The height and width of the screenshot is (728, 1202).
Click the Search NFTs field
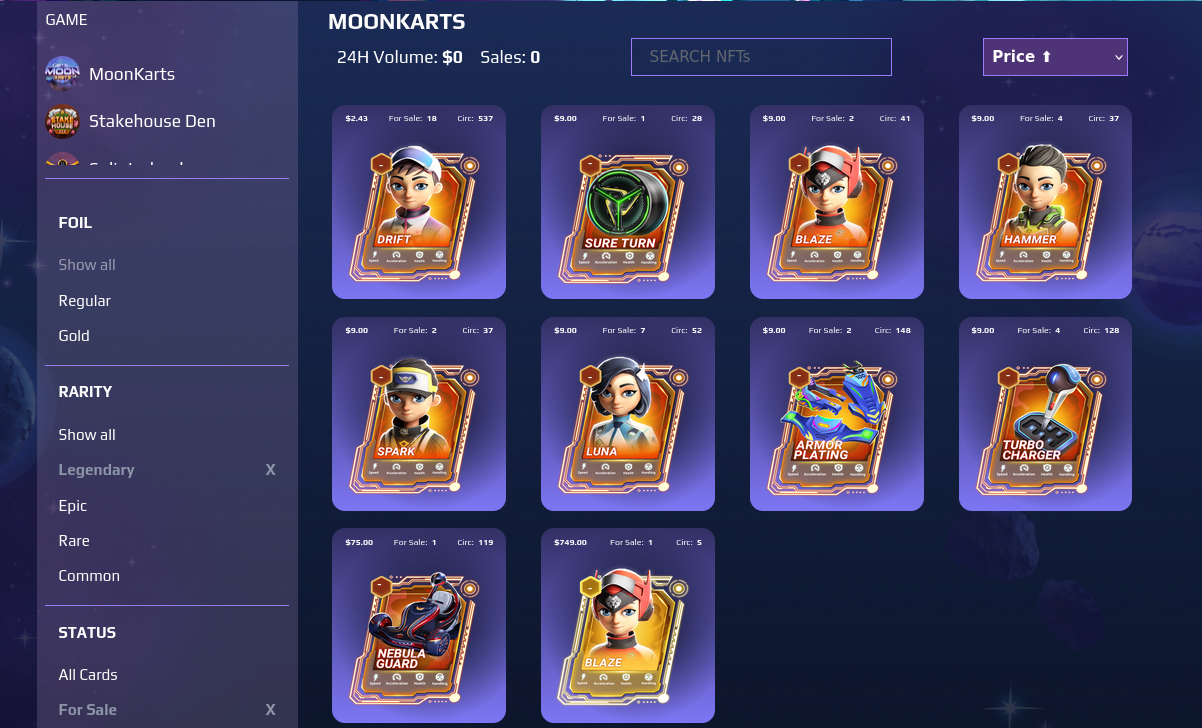pyautogui.click(x=761, y=57)
